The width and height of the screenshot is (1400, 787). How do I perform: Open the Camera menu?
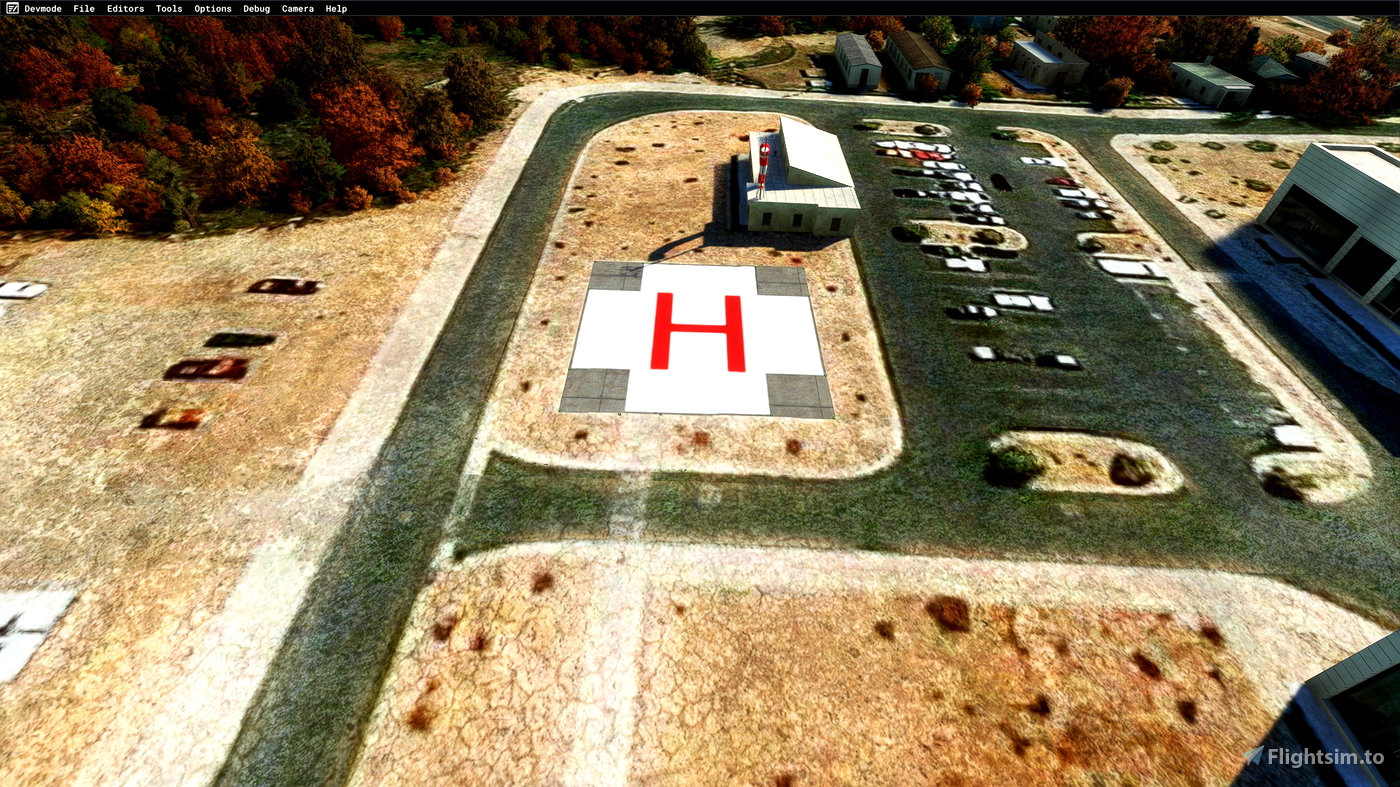[297, 8]
